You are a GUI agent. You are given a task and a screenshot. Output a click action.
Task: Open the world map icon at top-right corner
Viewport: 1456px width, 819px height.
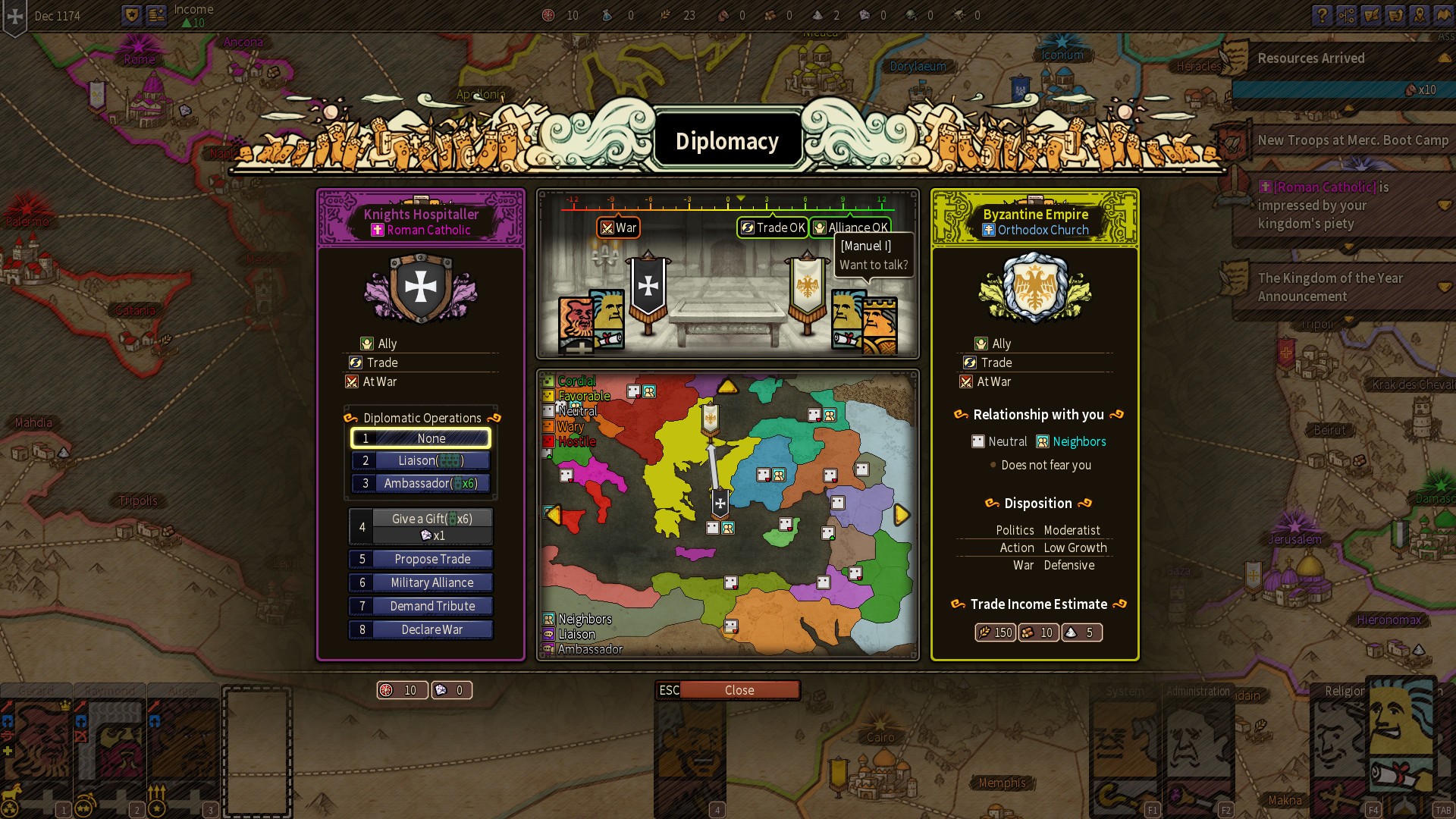coord(1444,15)
